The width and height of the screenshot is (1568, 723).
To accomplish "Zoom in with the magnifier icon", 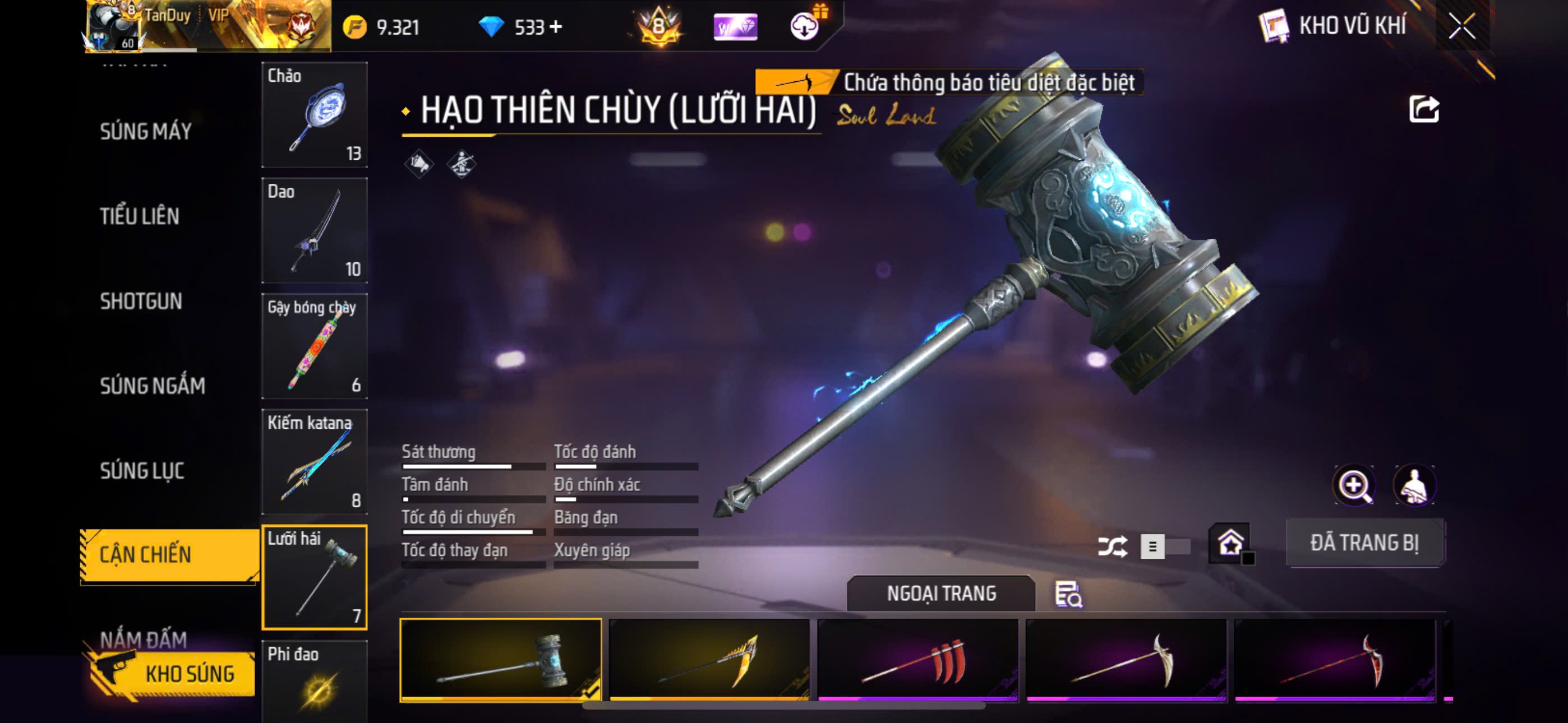I will coord(1354,486).
